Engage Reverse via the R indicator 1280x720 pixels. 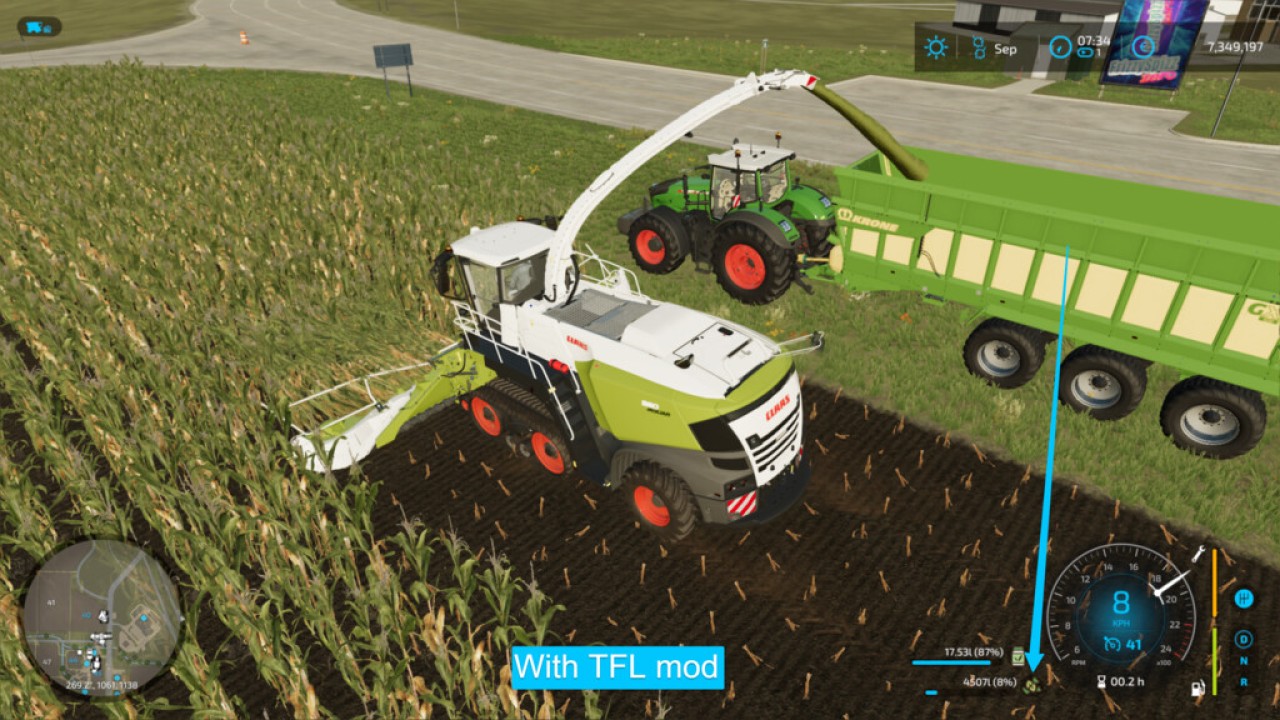tap(1243, 679)
